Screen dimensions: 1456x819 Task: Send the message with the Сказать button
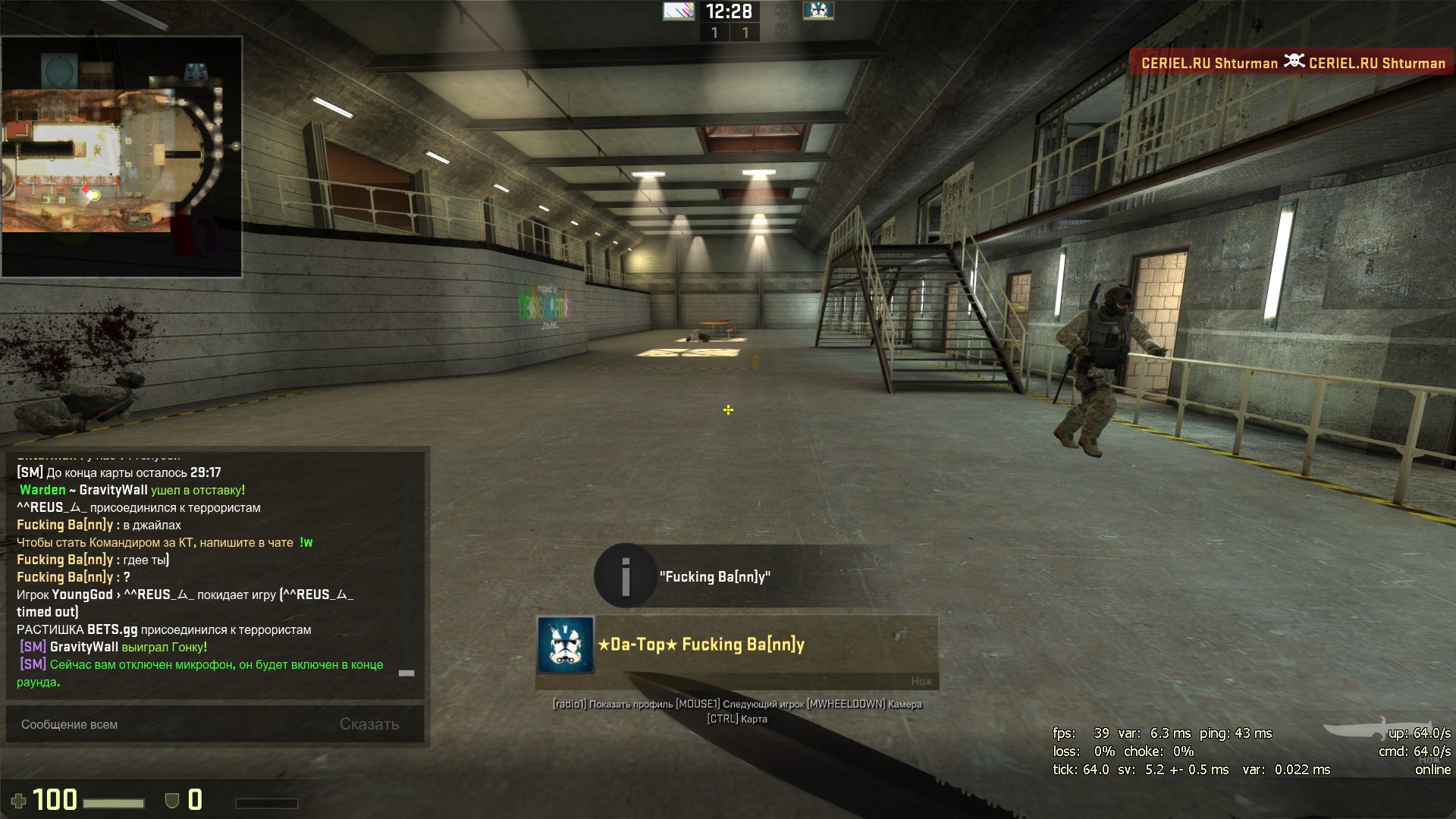tap(369, 724)
